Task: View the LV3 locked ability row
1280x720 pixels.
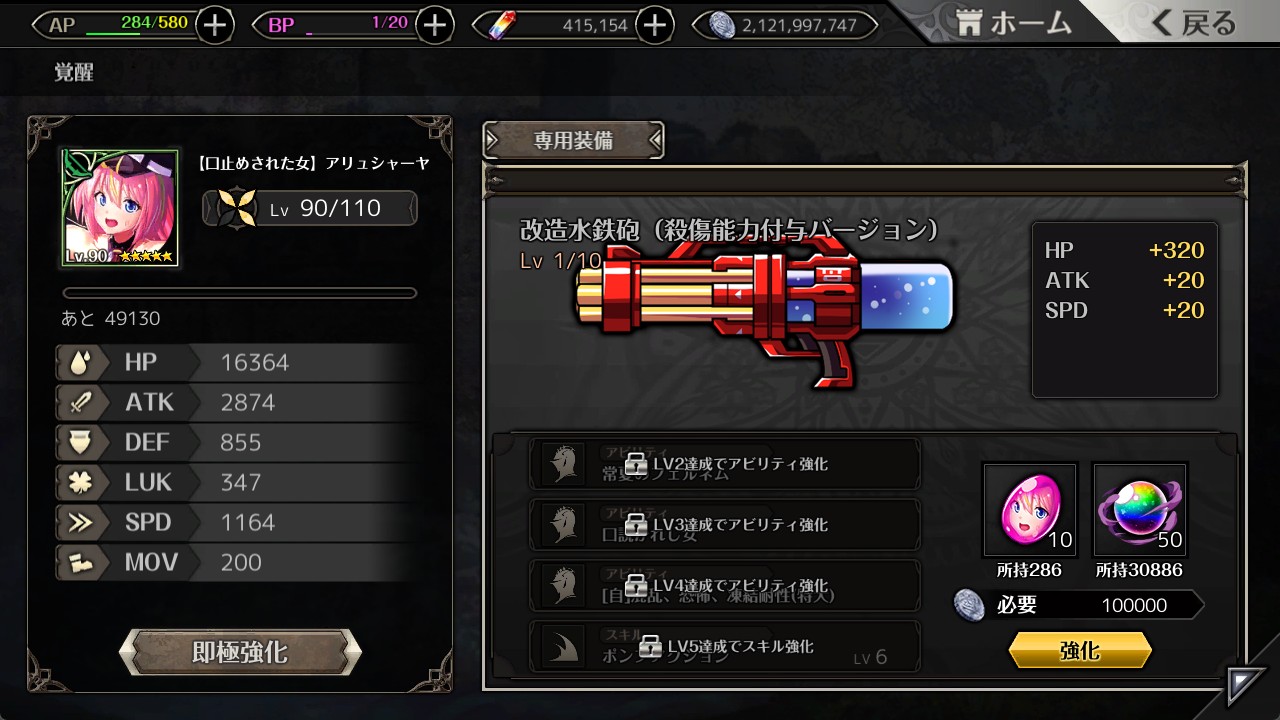Action: (x=724, y=524)
